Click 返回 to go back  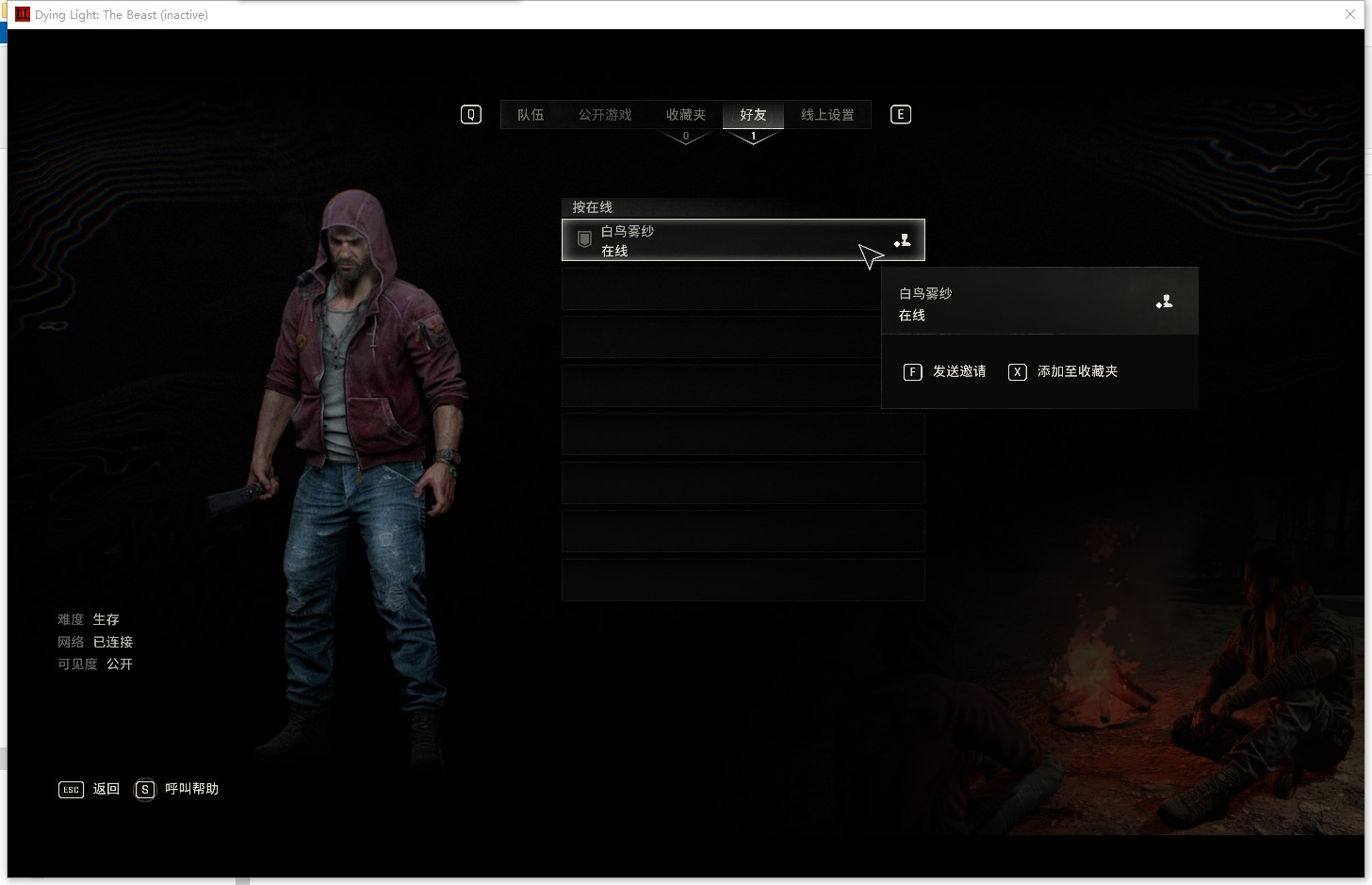click(x=90, y=789)
